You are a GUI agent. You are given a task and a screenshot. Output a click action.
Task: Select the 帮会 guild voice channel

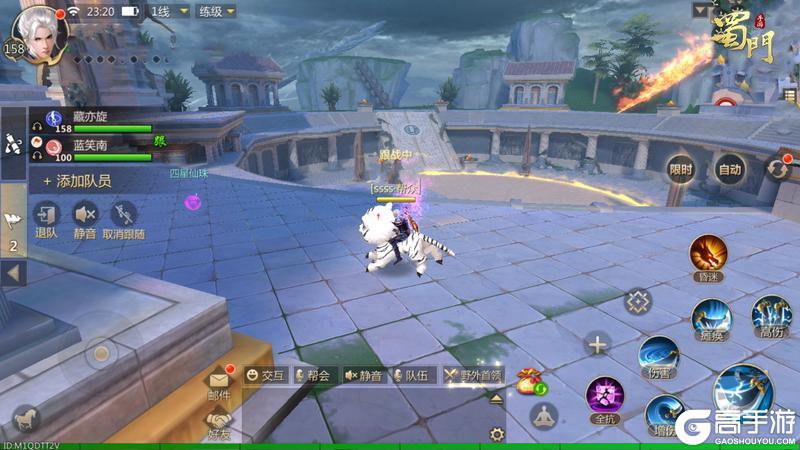point(311,376)
